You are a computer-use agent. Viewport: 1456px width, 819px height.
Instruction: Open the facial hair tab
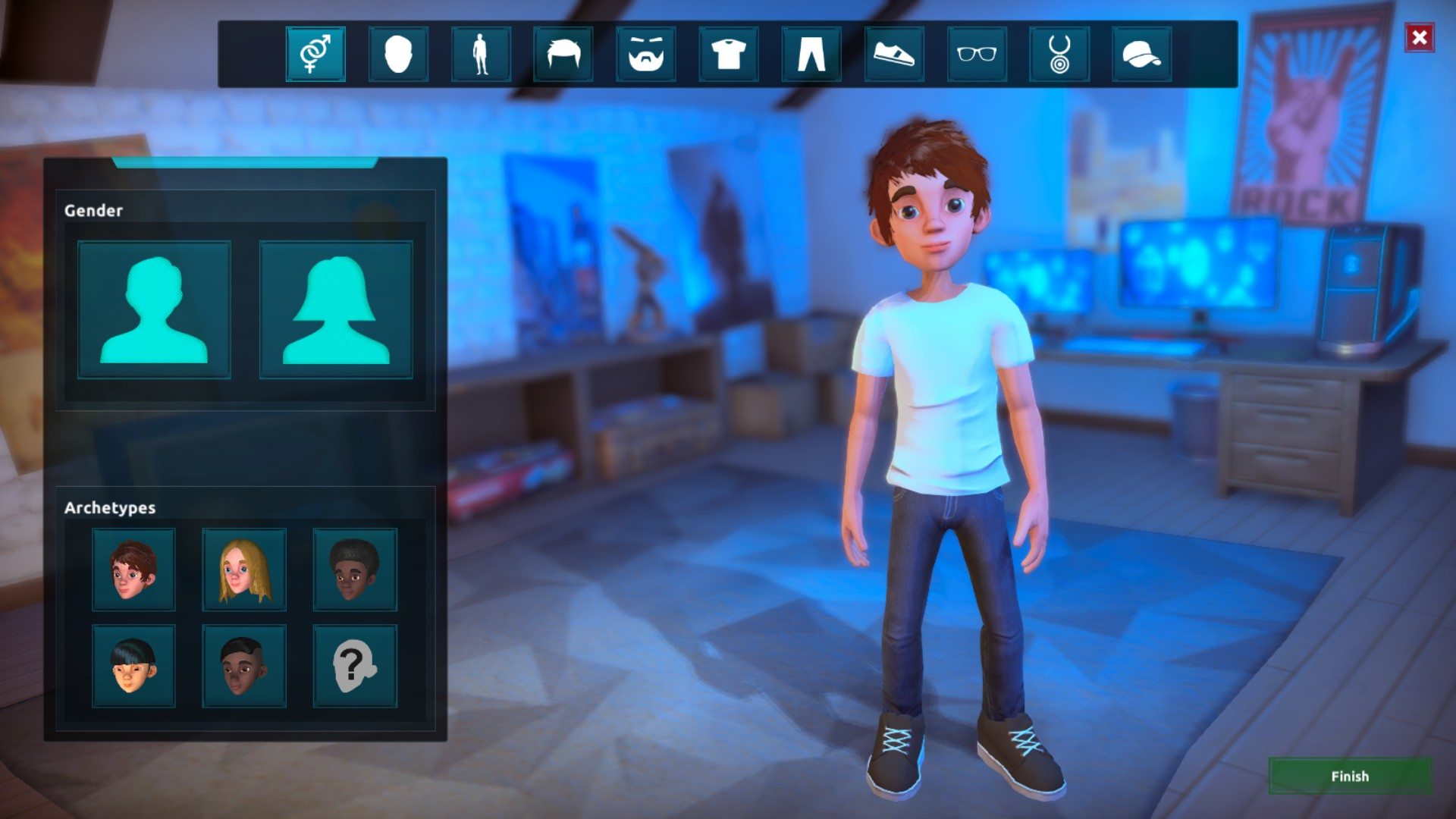pyautogui.click(x=646, y=54)
